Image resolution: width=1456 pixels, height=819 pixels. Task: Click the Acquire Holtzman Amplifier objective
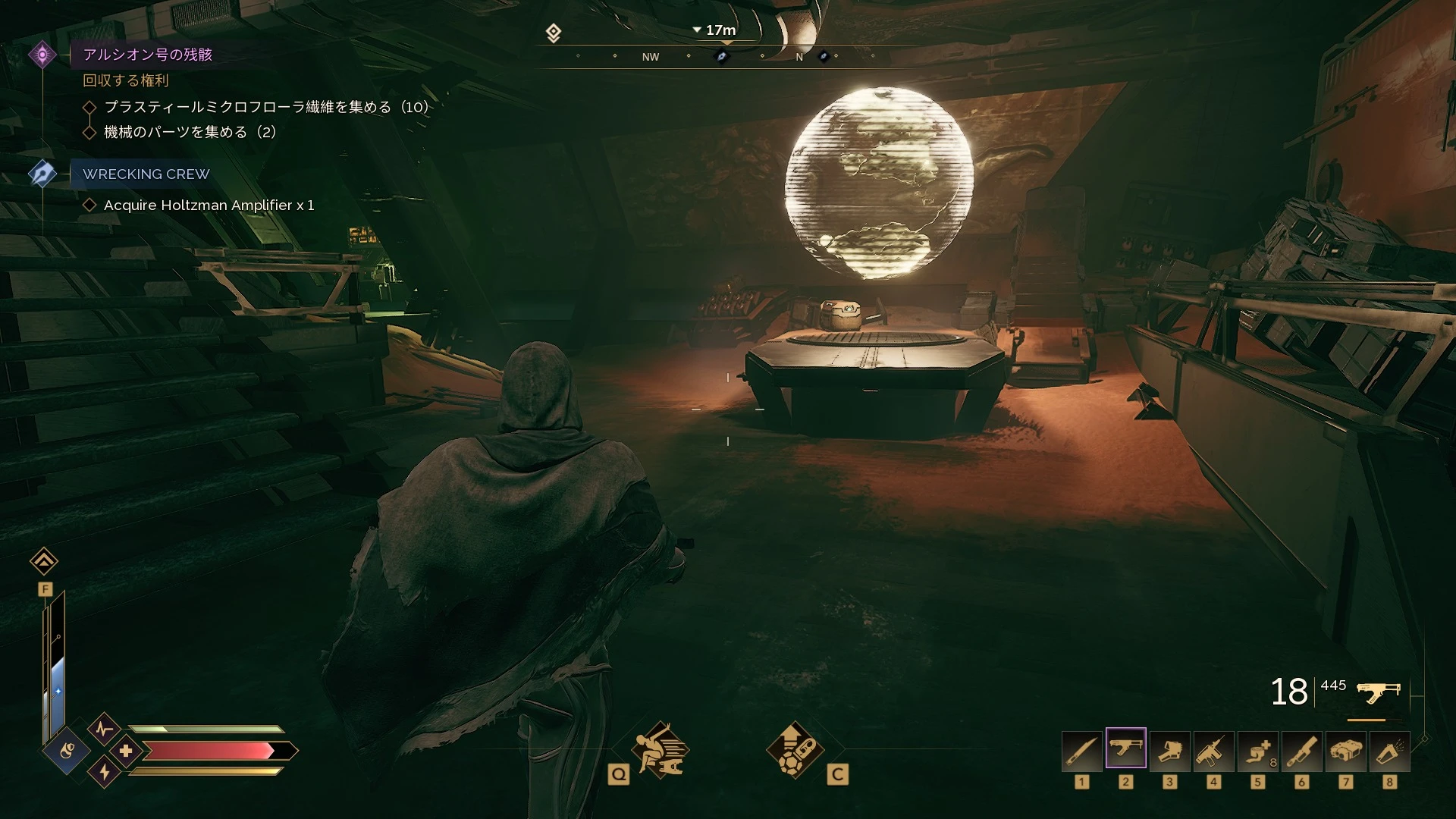[x=209, y=206]
